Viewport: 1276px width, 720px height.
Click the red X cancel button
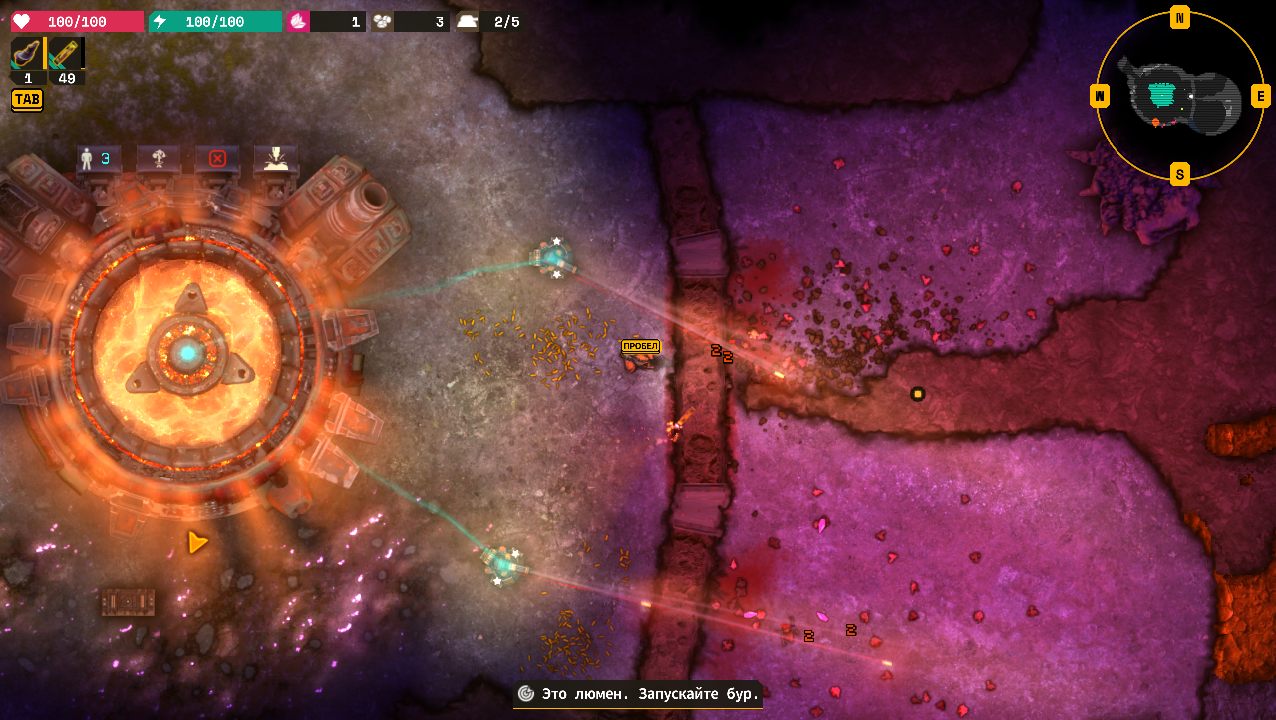(217, 158)
